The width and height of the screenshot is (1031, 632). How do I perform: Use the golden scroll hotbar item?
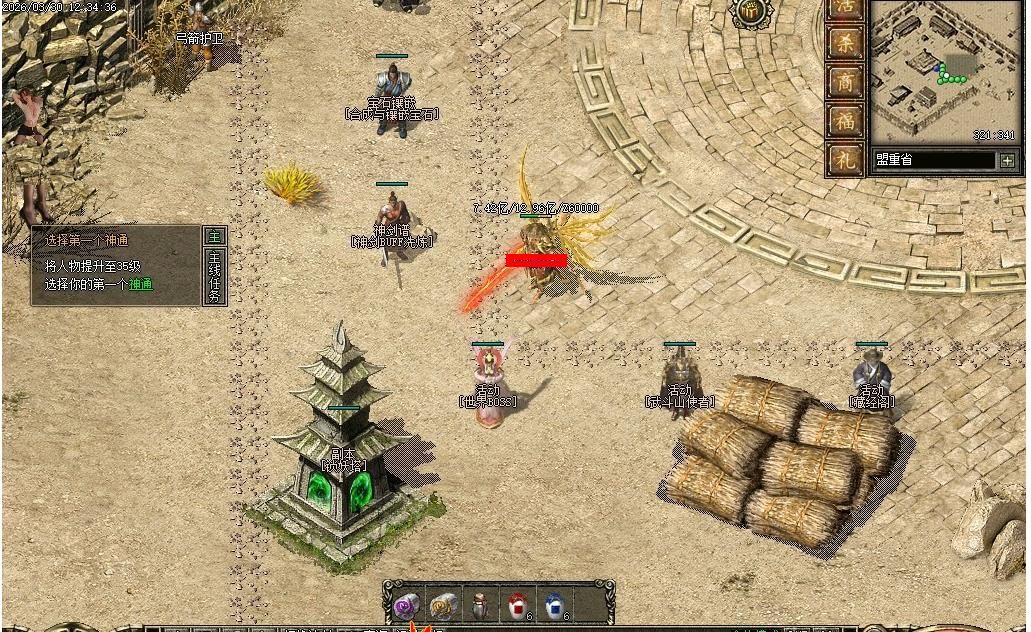click(443, 605)
